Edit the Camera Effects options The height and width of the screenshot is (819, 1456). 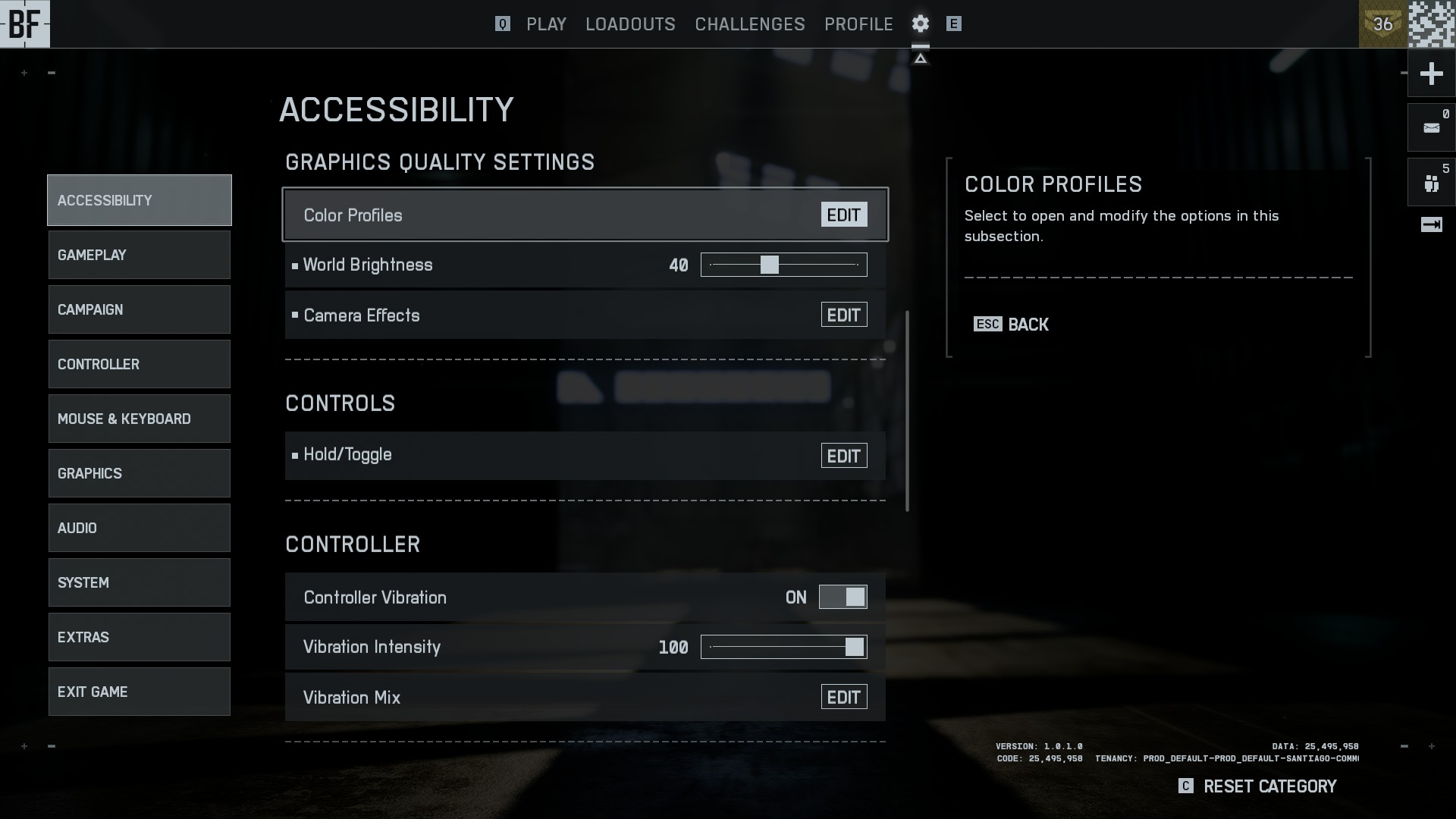tap(843, 315)
